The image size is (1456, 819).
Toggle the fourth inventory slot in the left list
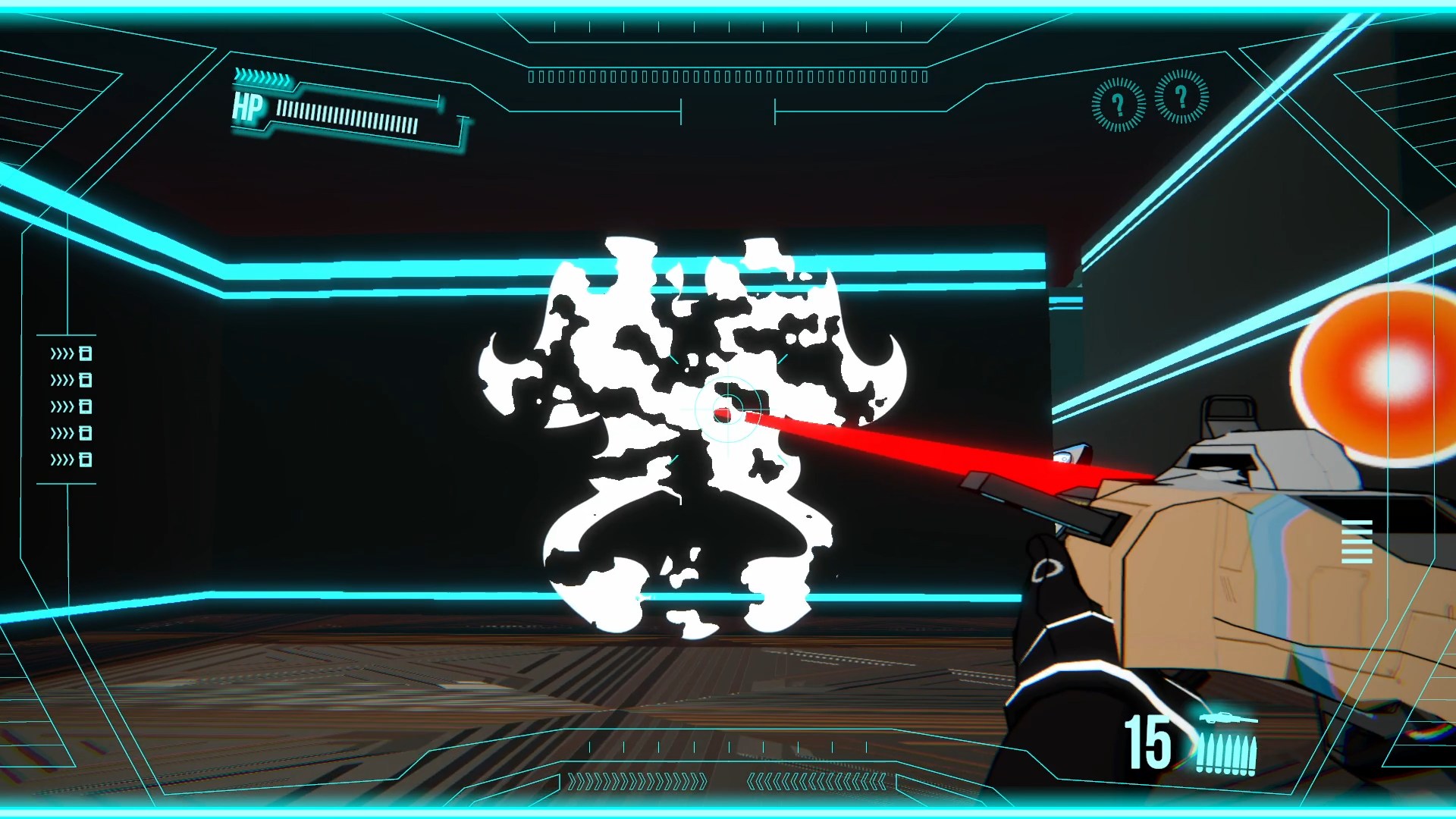(86, 432)
